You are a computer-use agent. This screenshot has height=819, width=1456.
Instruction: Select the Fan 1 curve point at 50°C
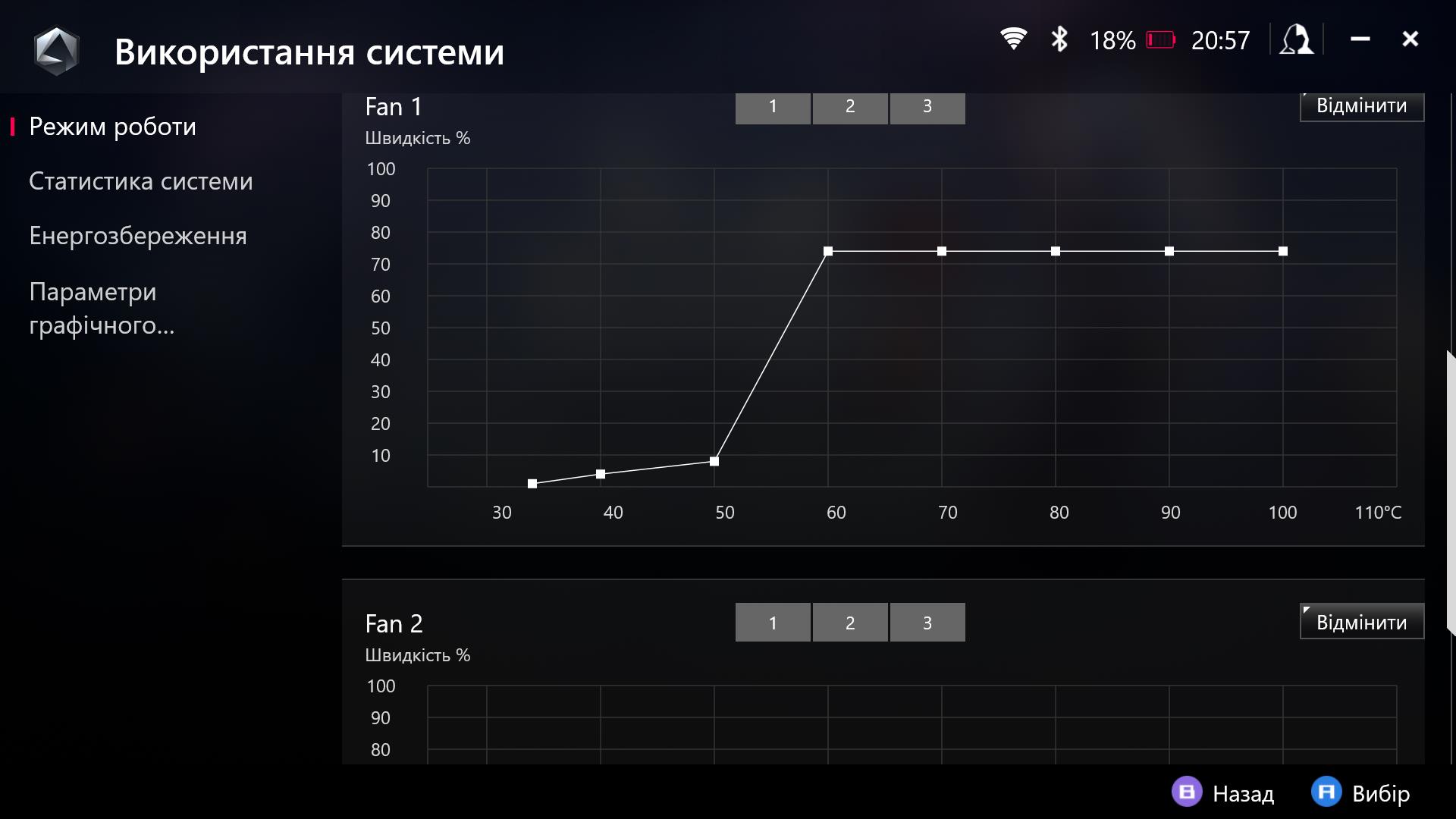[714, 461]
